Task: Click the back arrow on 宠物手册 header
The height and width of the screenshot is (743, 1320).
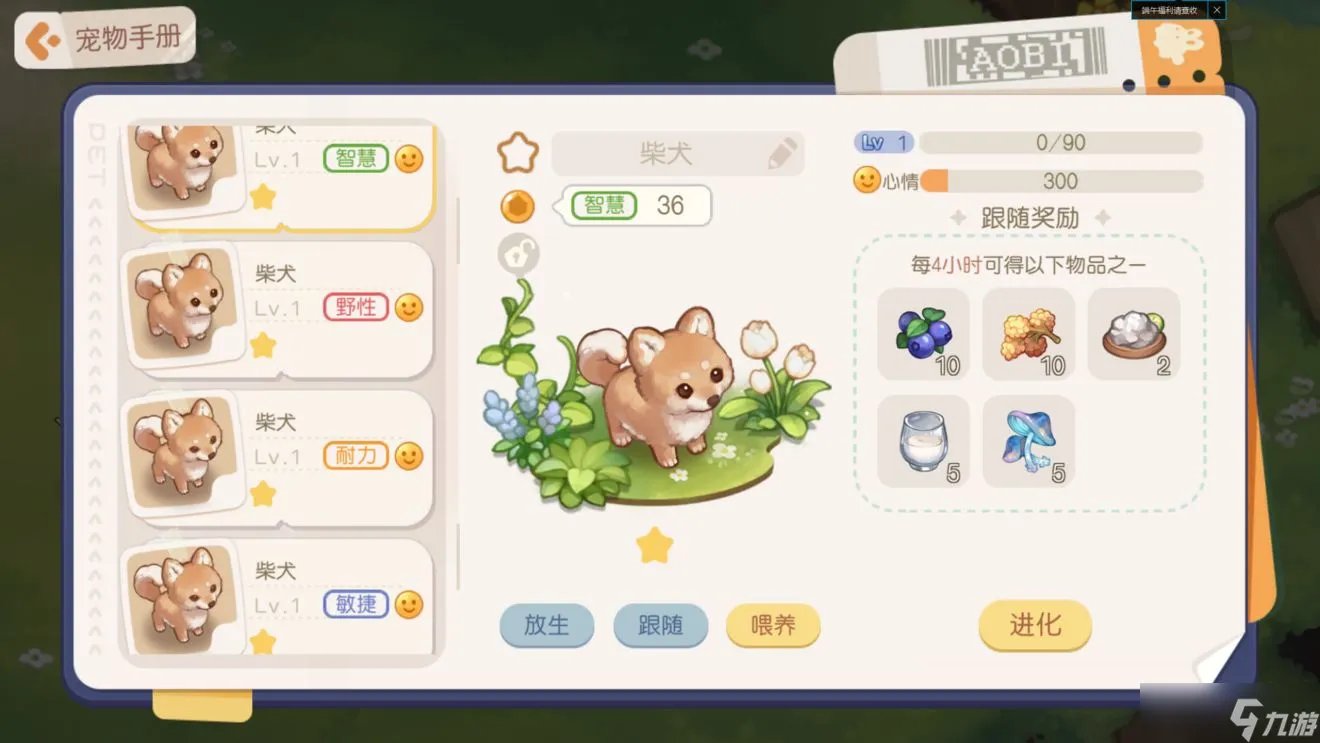Action: coord(42,37)
